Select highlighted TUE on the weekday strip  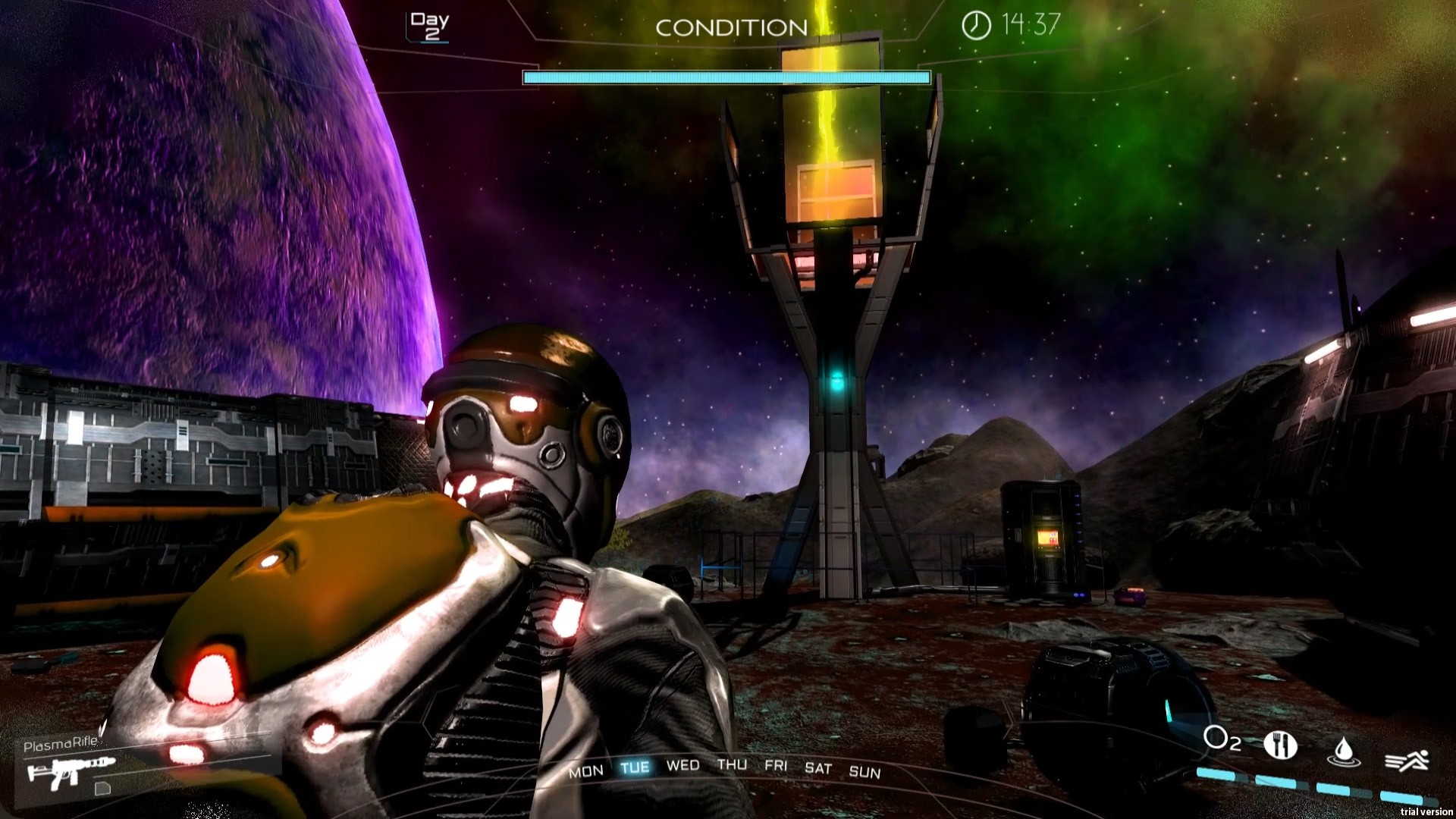pos(635,767)
